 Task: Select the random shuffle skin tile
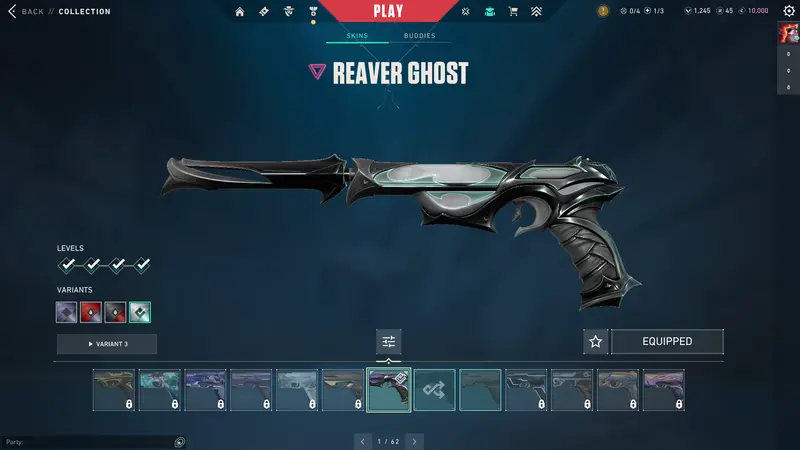coord(435,390)
